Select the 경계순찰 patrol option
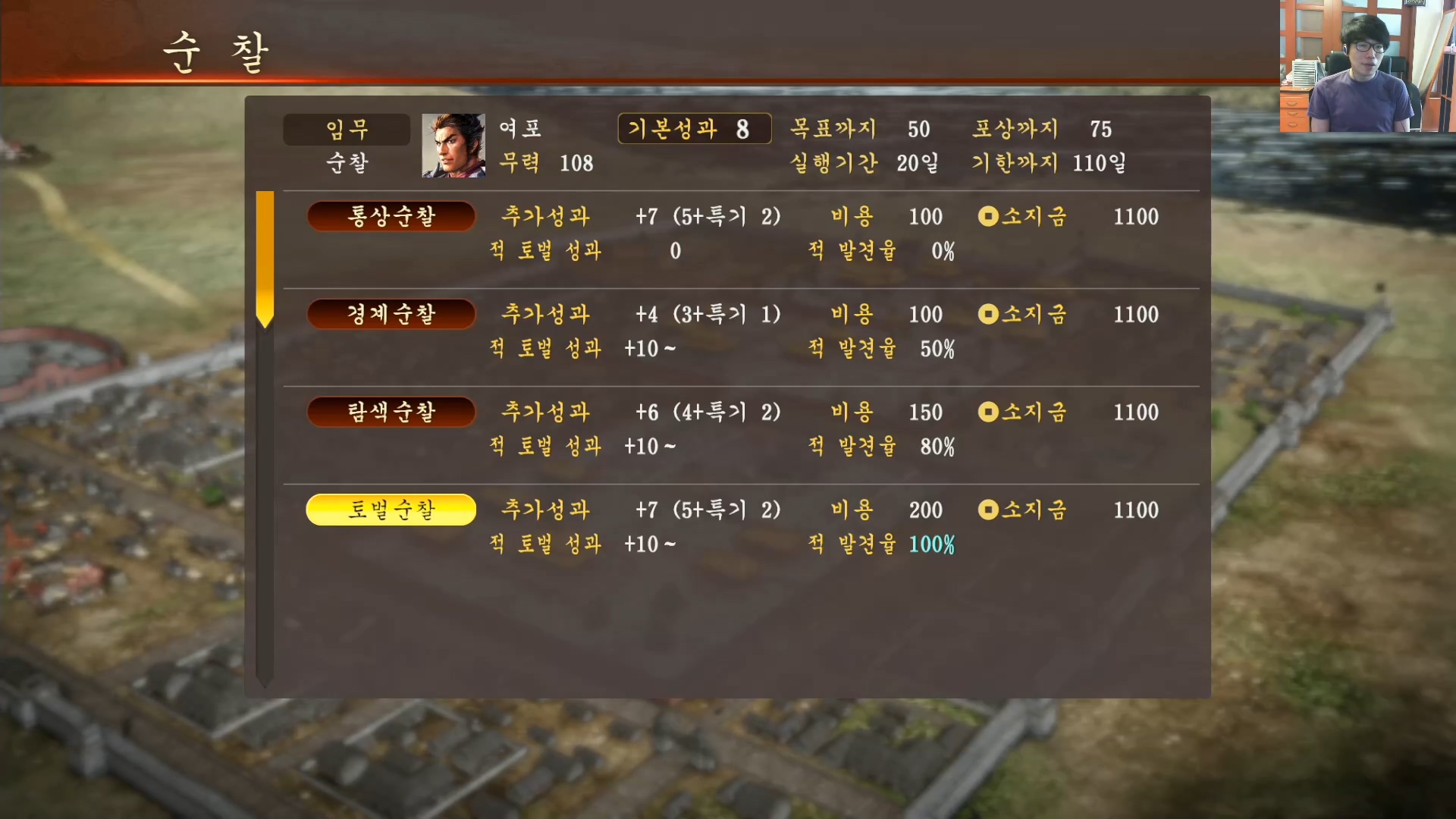The width and height of the screenshot is (1456, 819). (391, 315)
